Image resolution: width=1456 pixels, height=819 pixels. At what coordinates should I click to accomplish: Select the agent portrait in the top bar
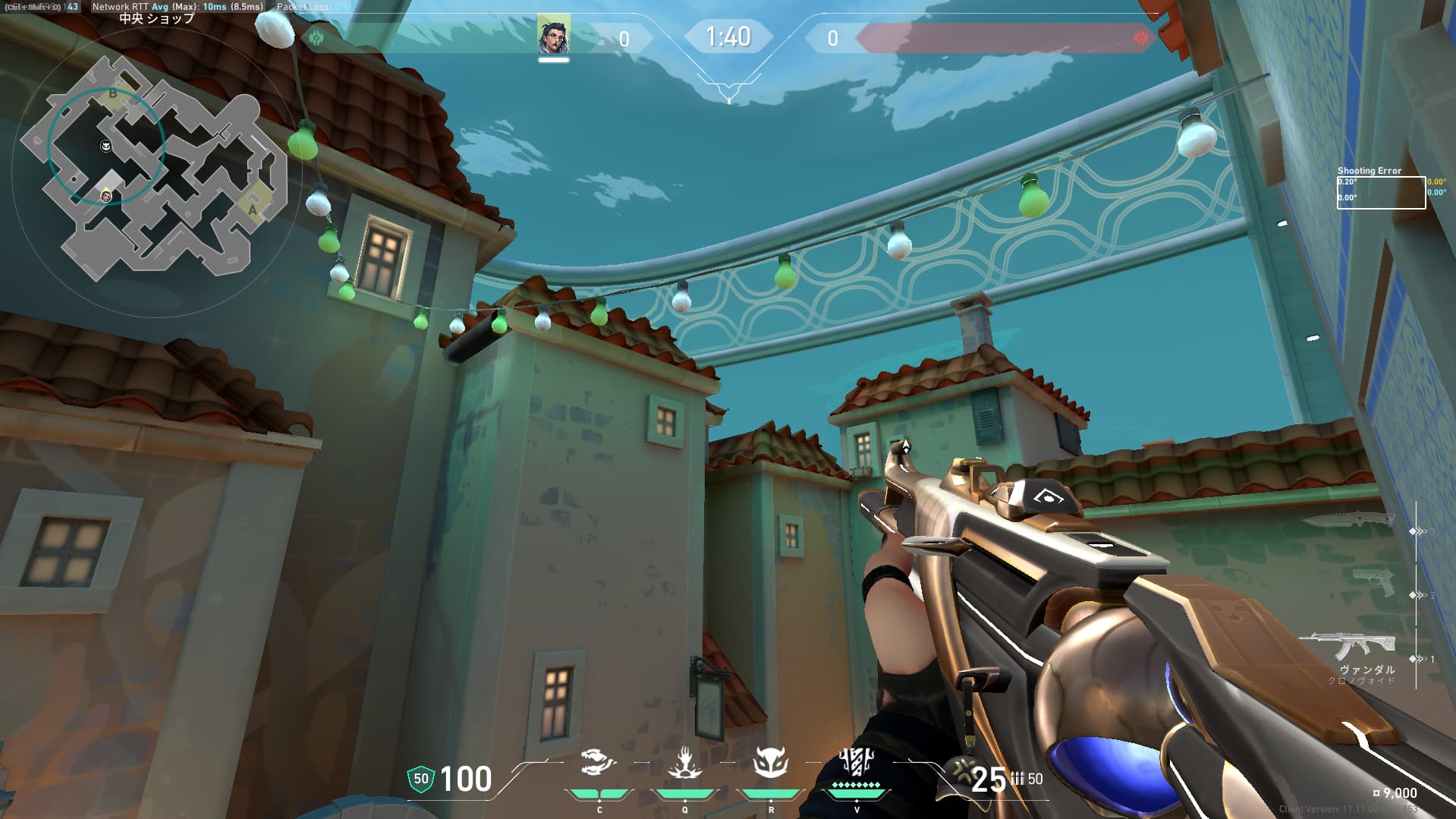[554, 36]
